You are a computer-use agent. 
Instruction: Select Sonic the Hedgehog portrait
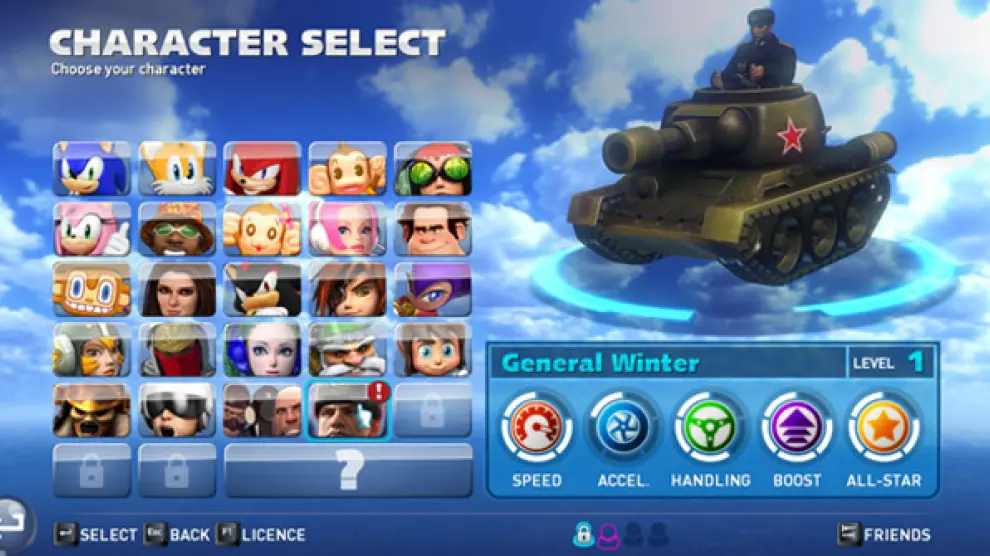pos(92,168)
